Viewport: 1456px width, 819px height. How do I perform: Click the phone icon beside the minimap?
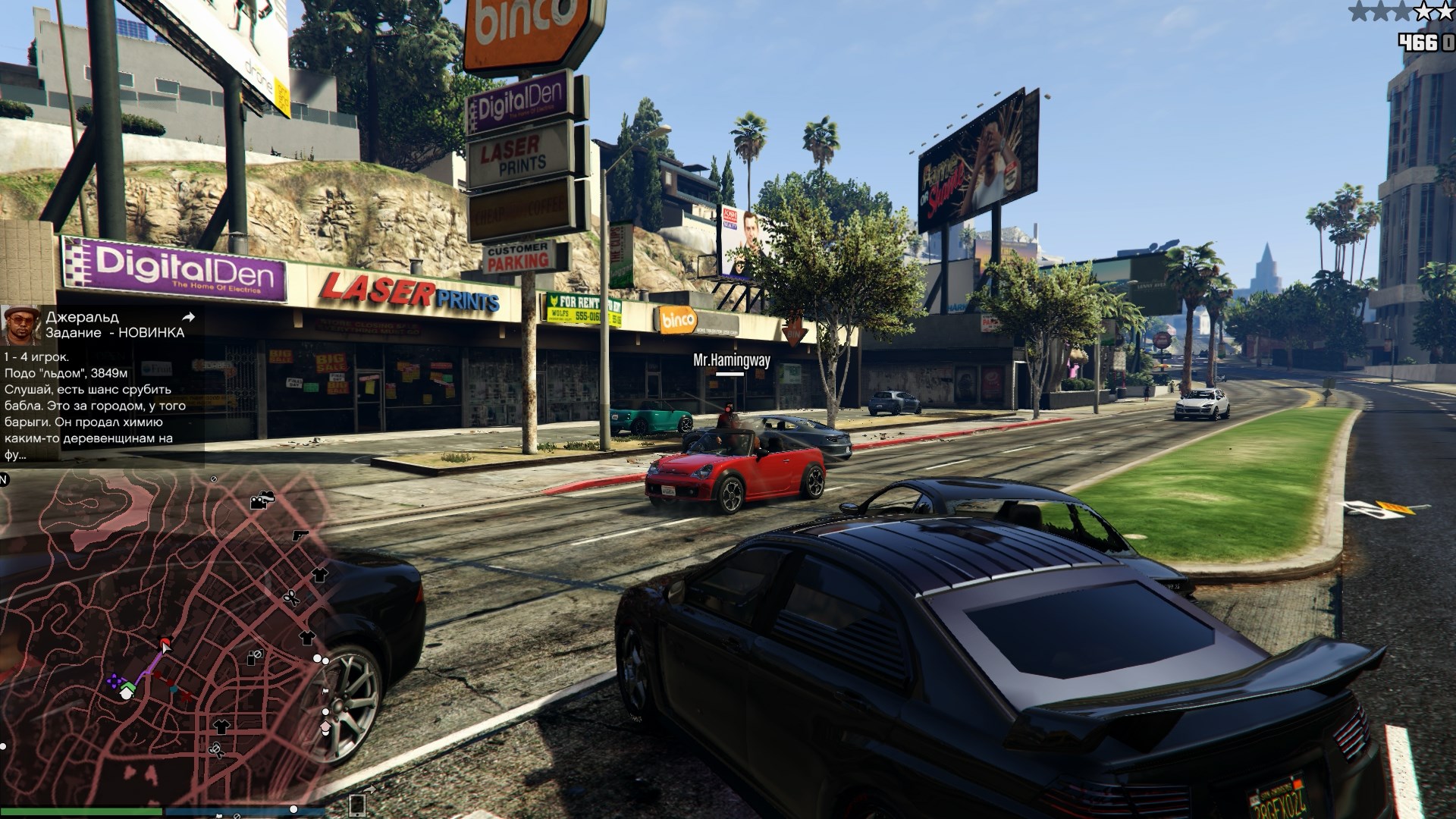356,805
